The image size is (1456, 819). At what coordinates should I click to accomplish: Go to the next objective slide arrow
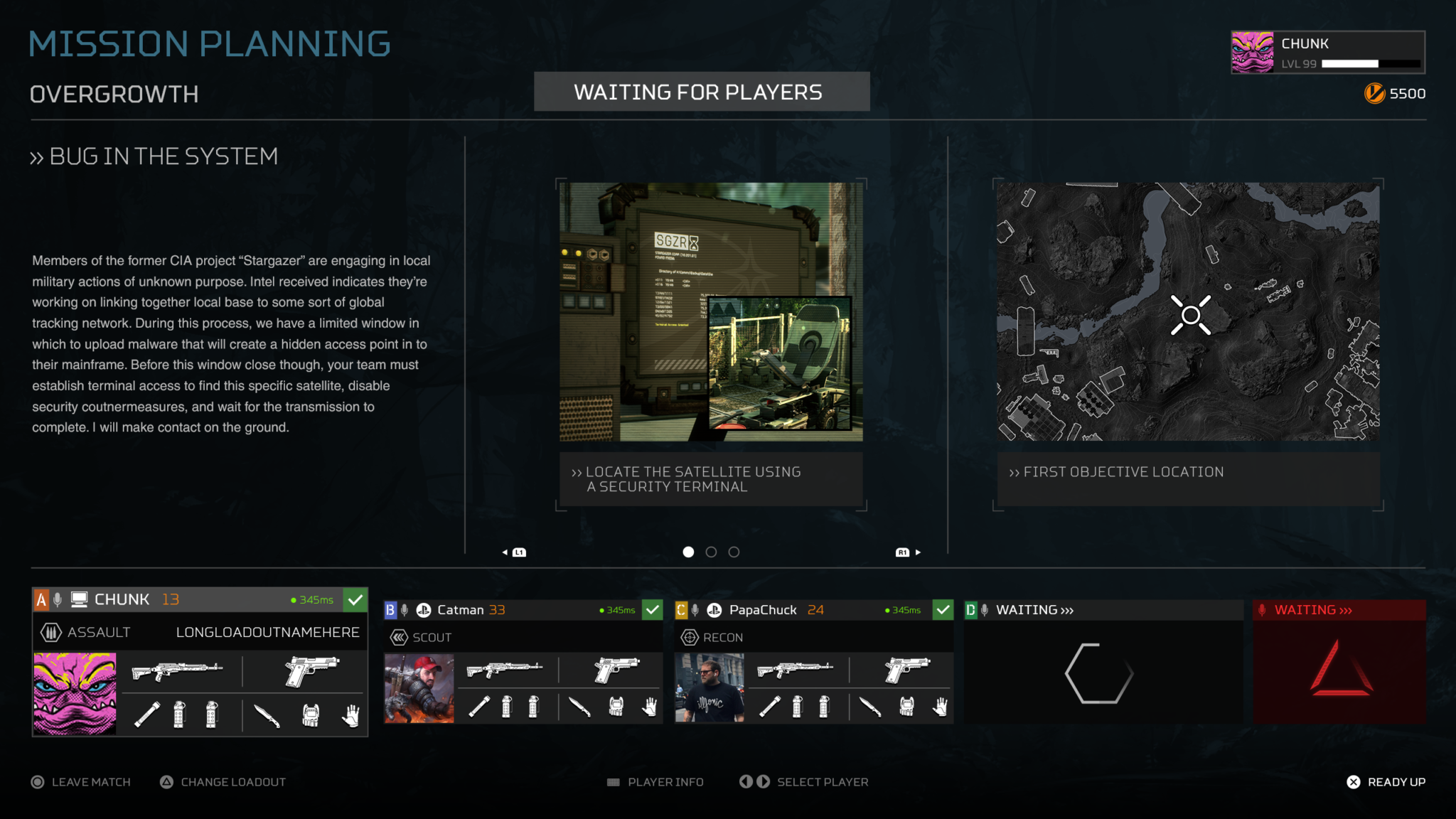pyautogui.click(x=909, y=552)
